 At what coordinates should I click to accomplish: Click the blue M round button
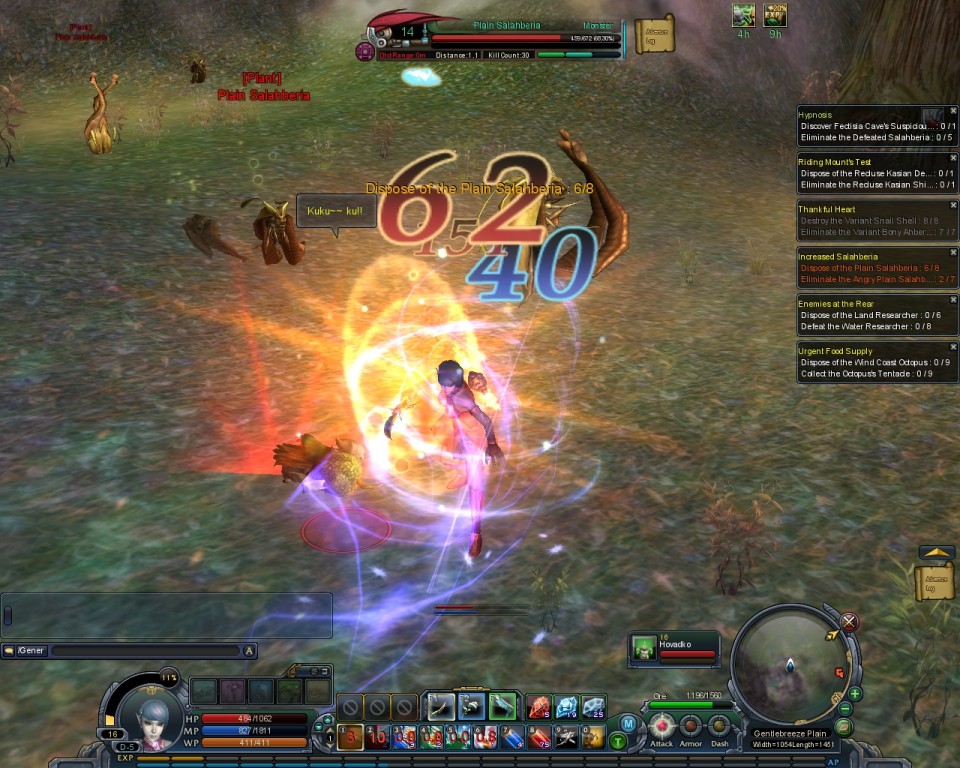(628, 723)
